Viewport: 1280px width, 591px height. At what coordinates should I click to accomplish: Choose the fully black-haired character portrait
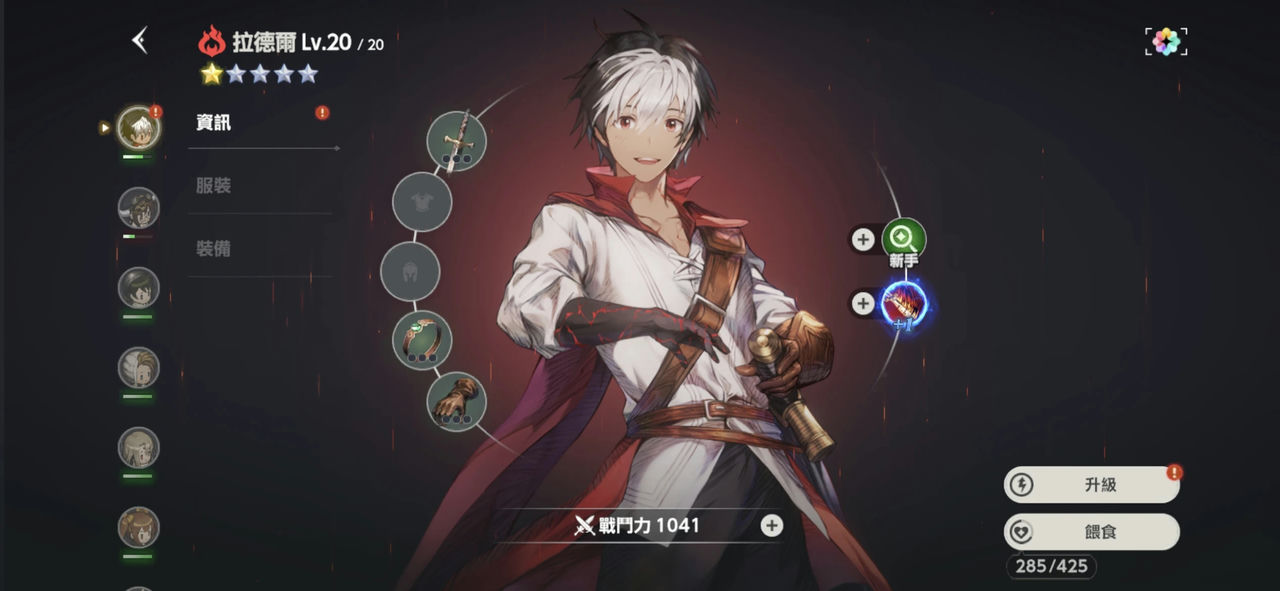[138, 288]
